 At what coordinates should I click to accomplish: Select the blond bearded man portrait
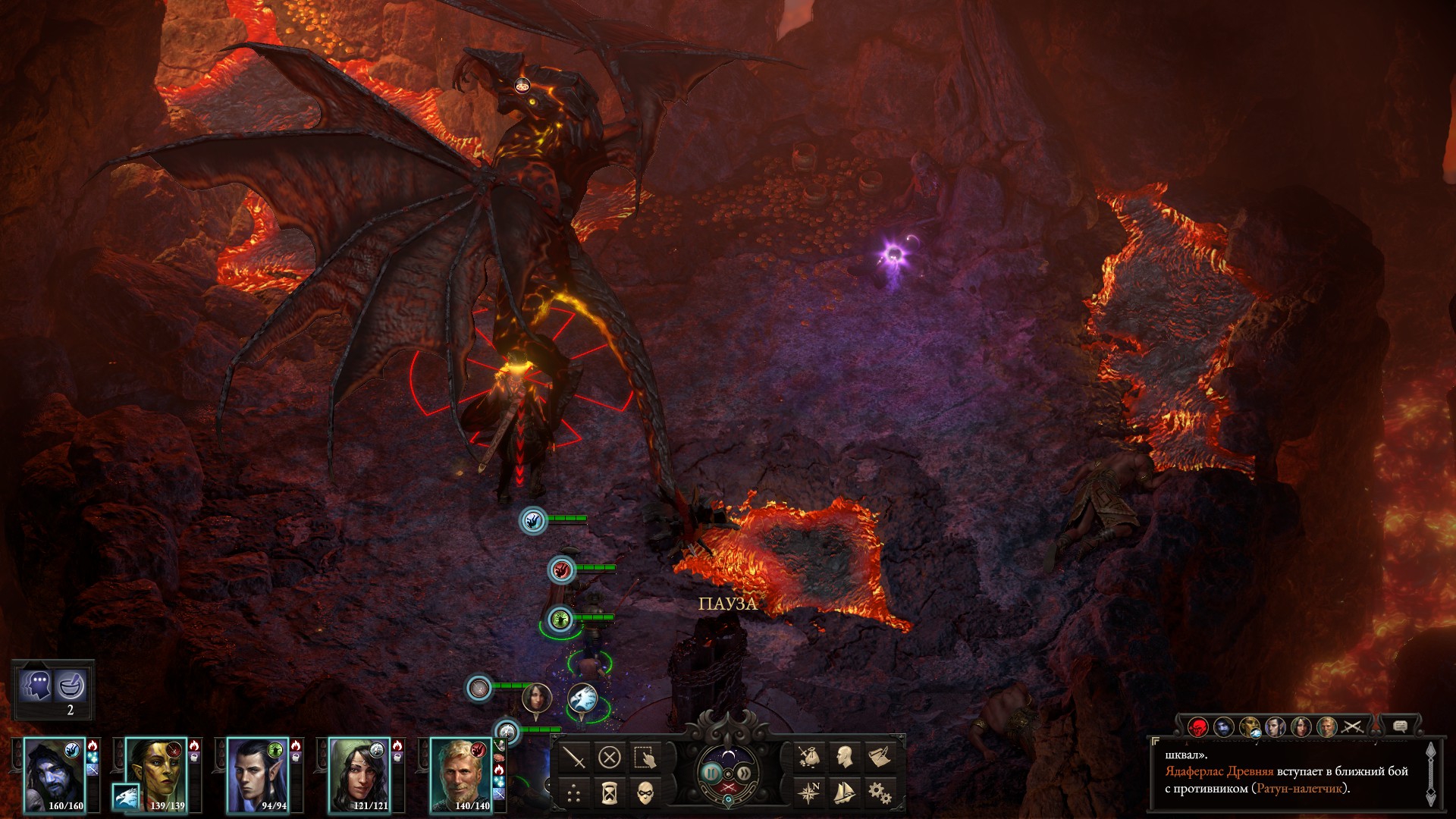point(461,773)
